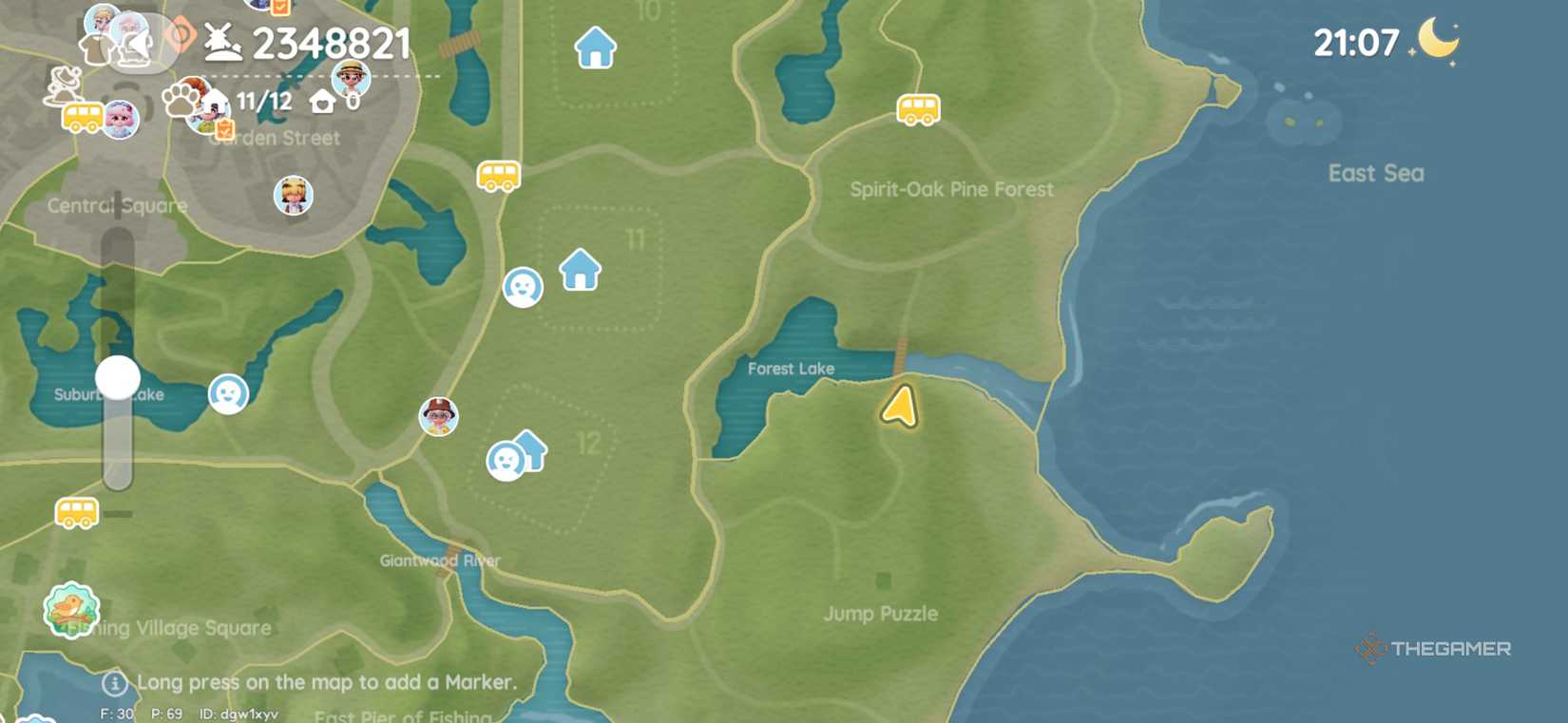Click the blue smiley friend marker near Suburban Lake
Image resolution: width=1568 pixels, height=723 pixels.
click(x=227, y=394)
